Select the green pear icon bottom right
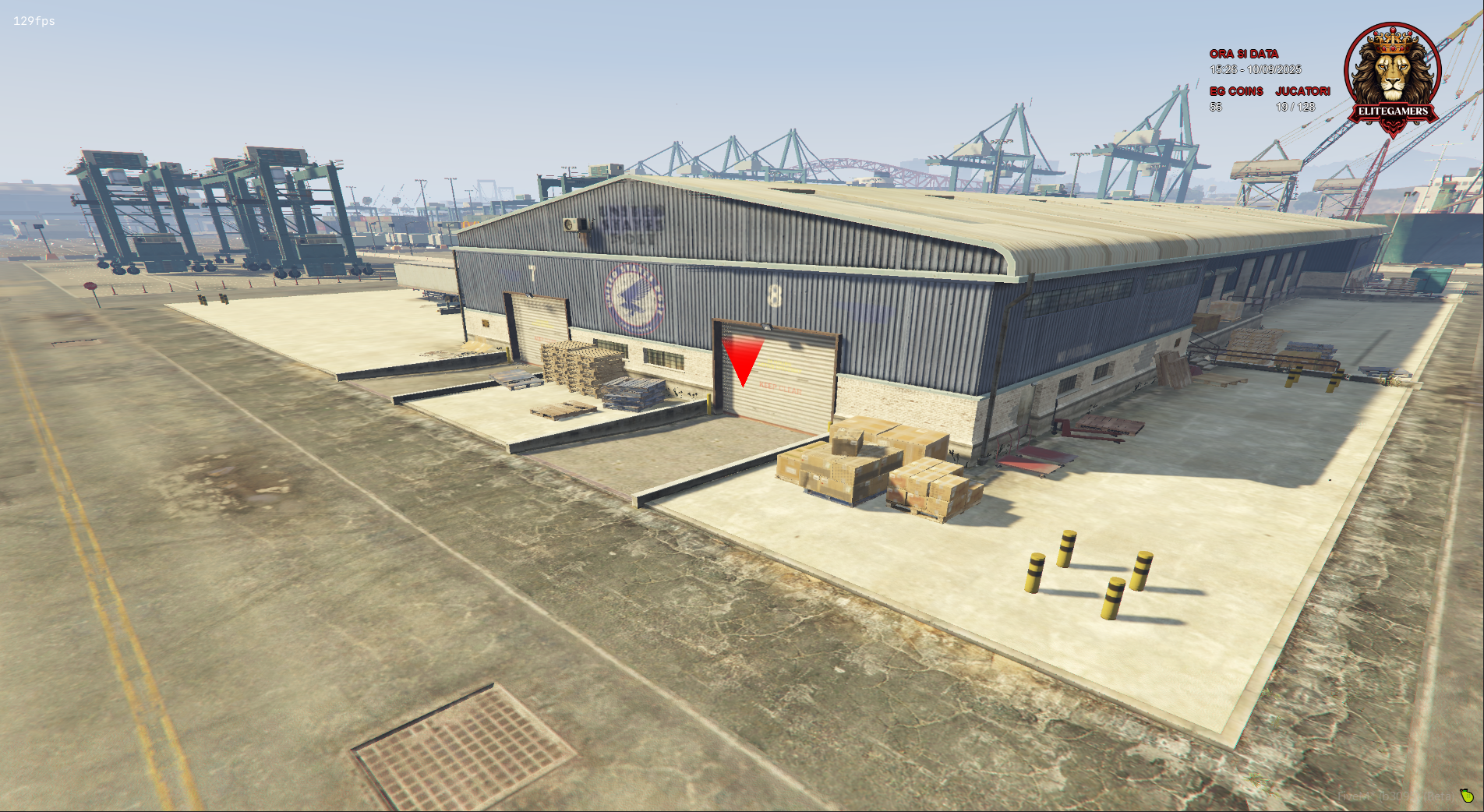 click(1467, 797)
